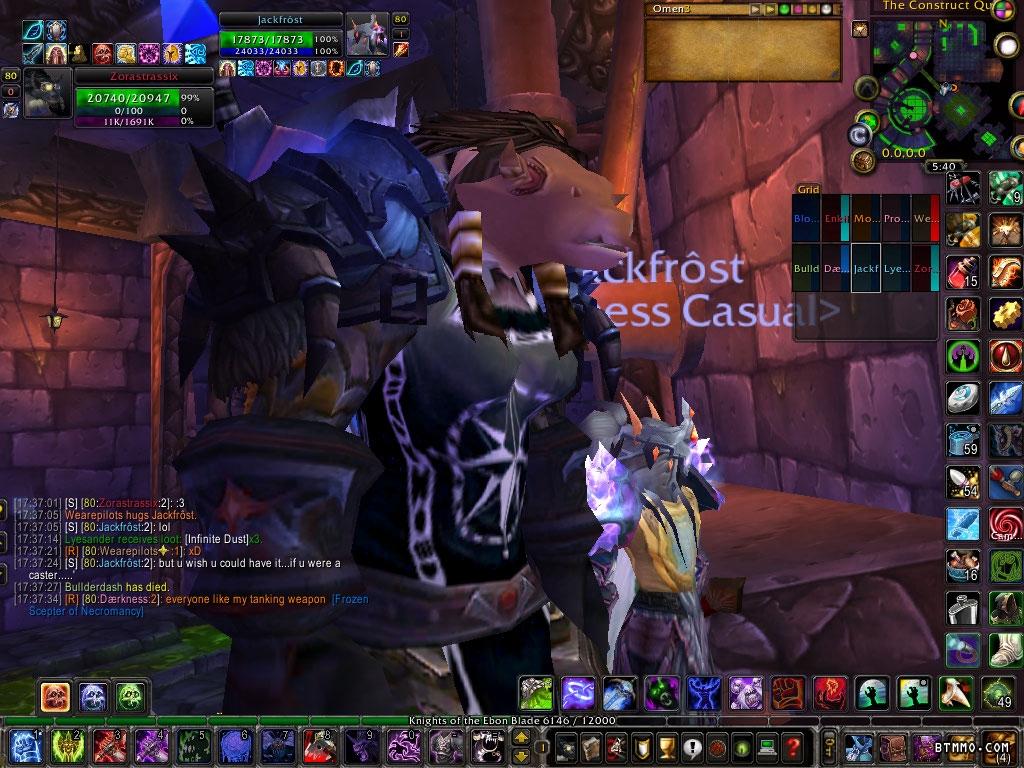Screen dimensions: 1024x768
Task: Use the red potion with 15 charges
Action: point(964,272)
